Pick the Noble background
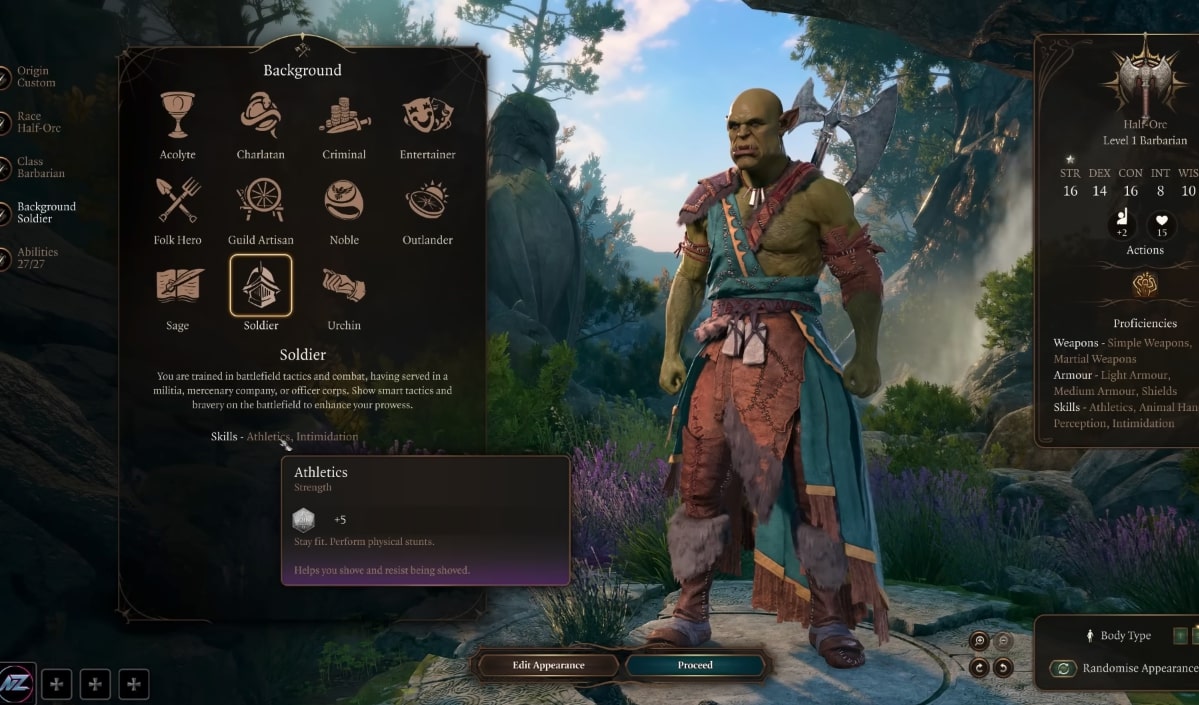 pos(344,202)
